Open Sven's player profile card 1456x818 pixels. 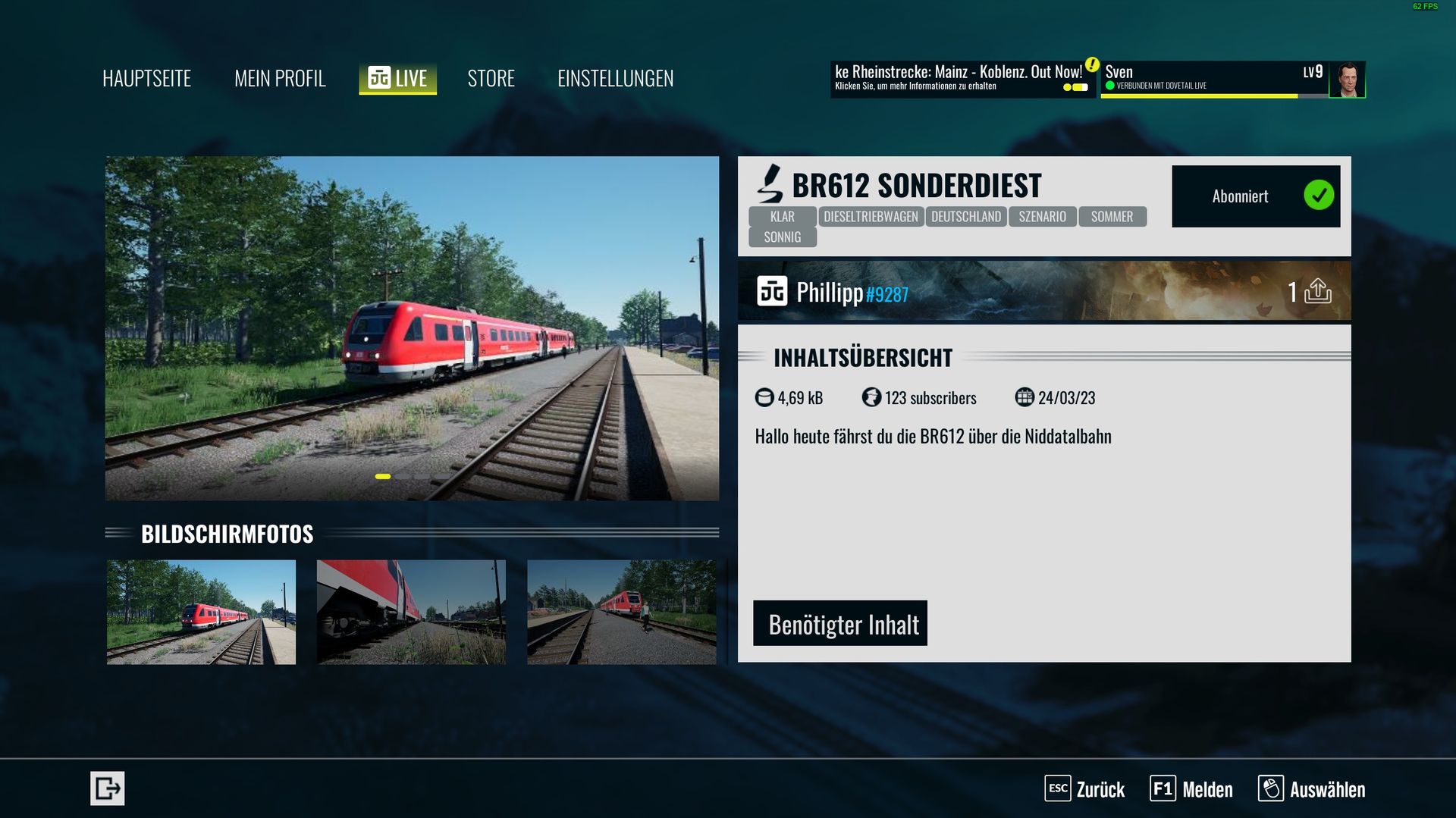pyautogui.click(x=1232, y=79)
